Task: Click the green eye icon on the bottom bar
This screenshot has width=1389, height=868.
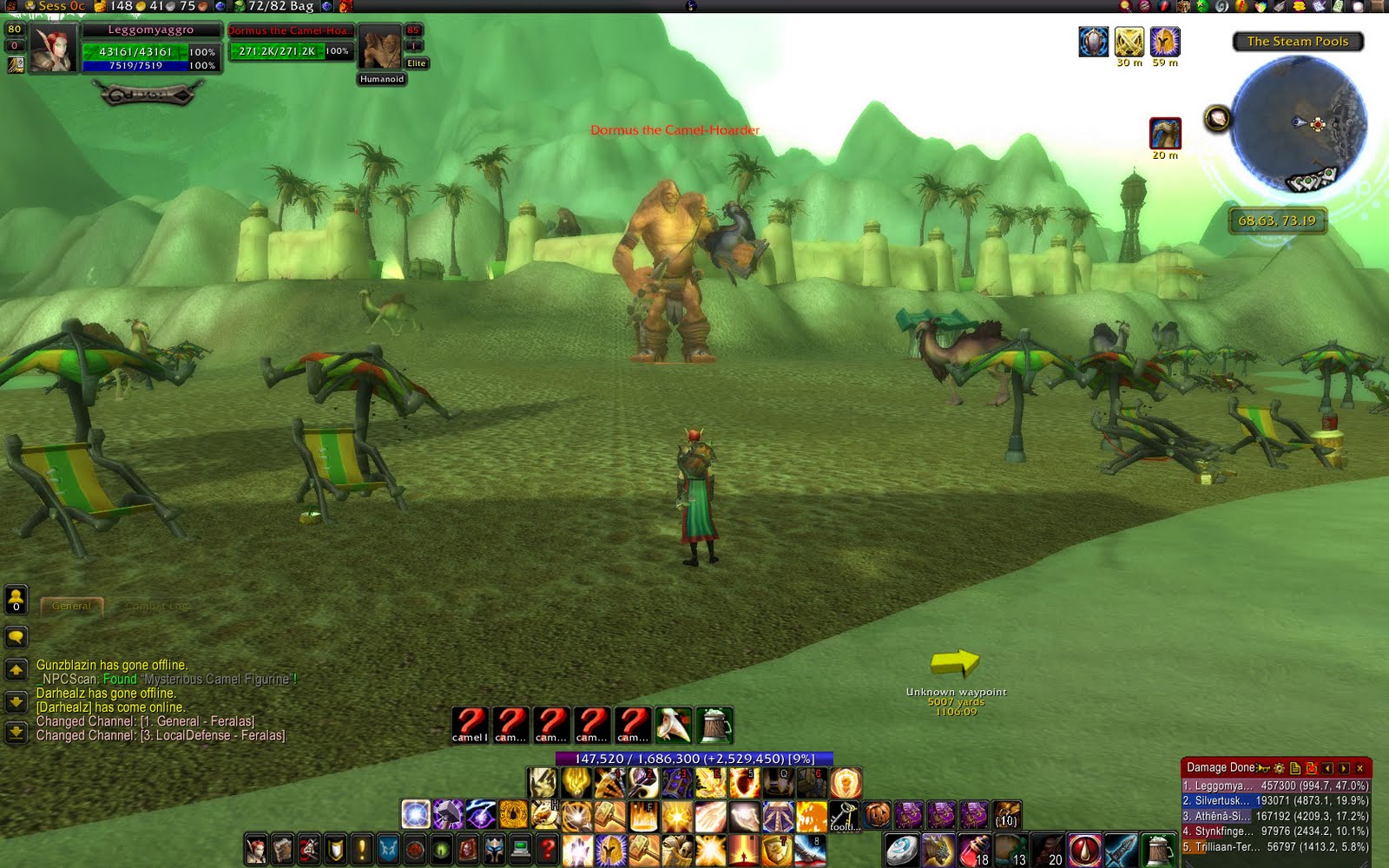Action: [x=442, y=848]
